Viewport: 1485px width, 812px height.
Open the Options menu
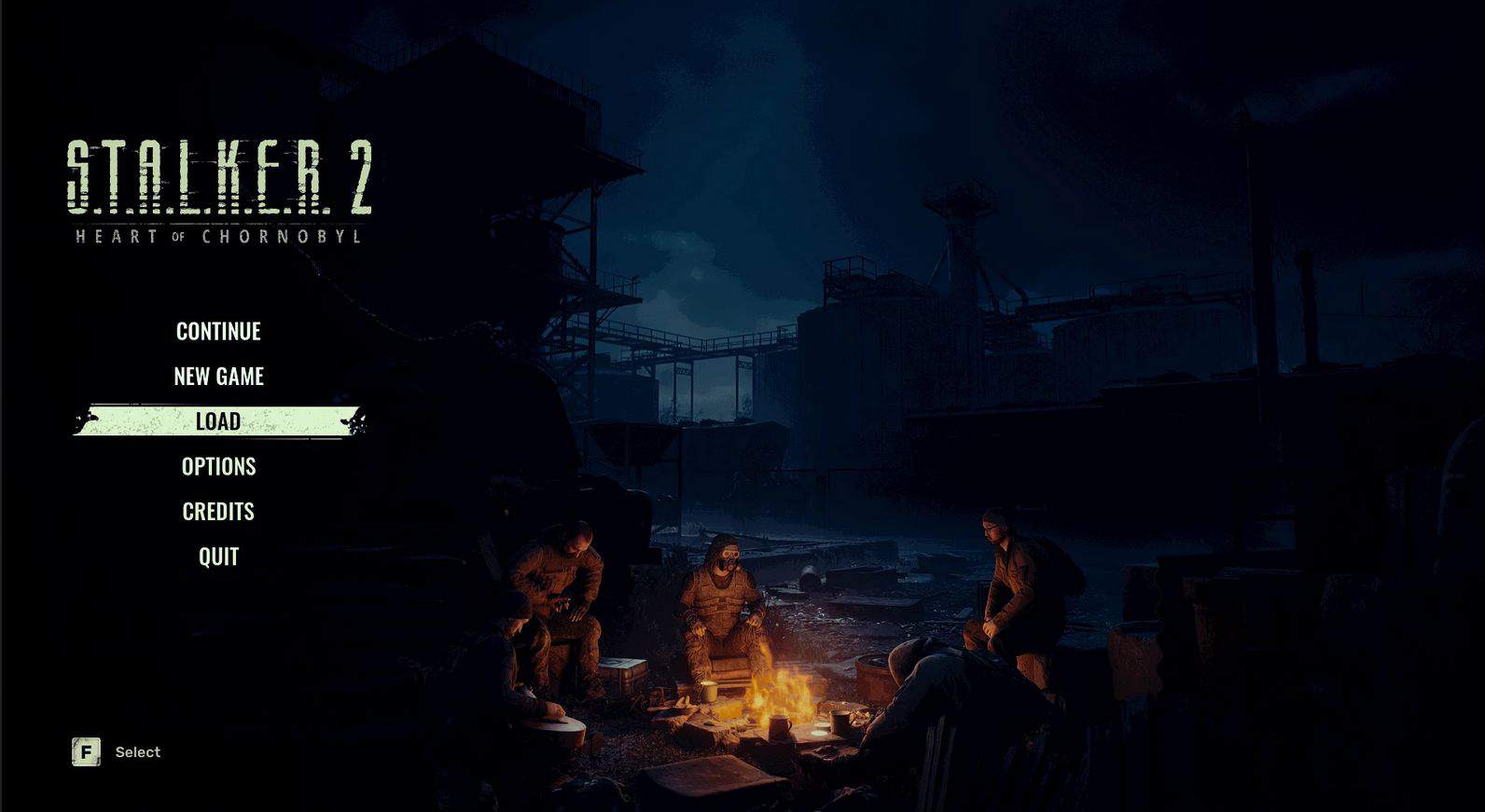pyautogui.click(x=218, y=466)
